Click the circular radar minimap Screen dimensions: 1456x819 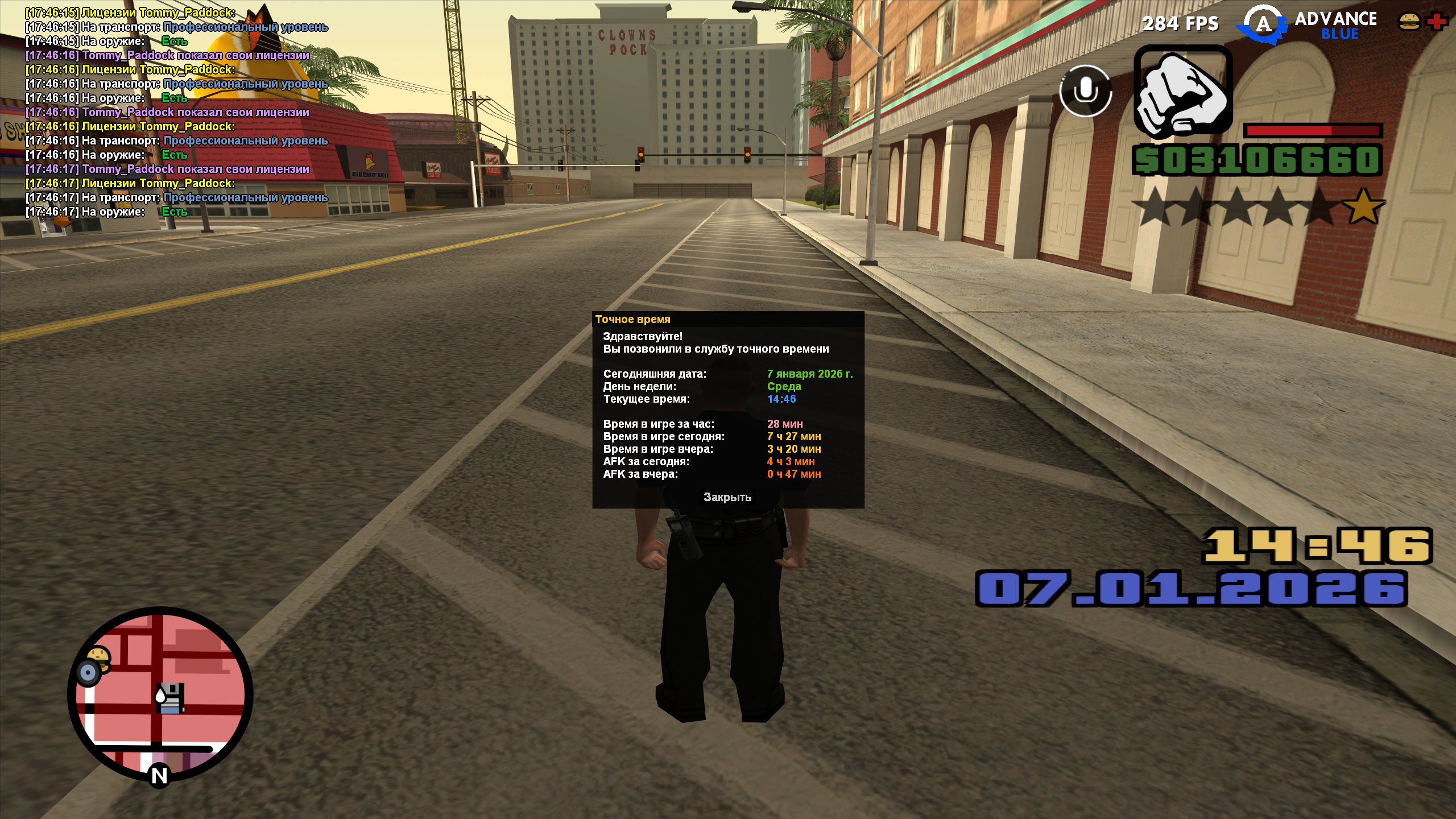[160, 694]
